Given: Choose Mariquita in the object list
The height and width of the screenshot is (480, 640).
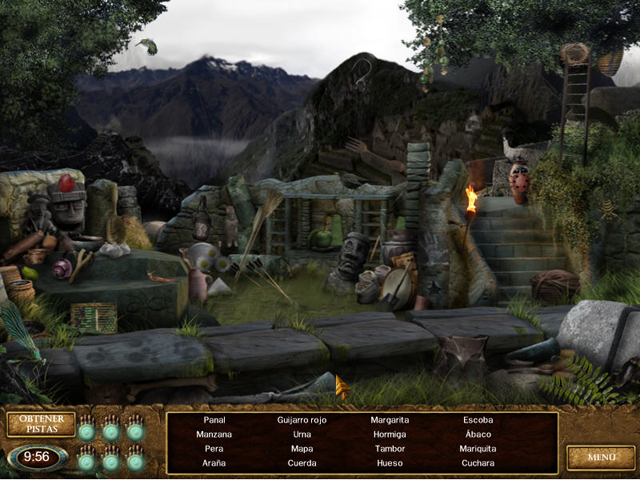Looking at the screenshot, I should 478,449.
